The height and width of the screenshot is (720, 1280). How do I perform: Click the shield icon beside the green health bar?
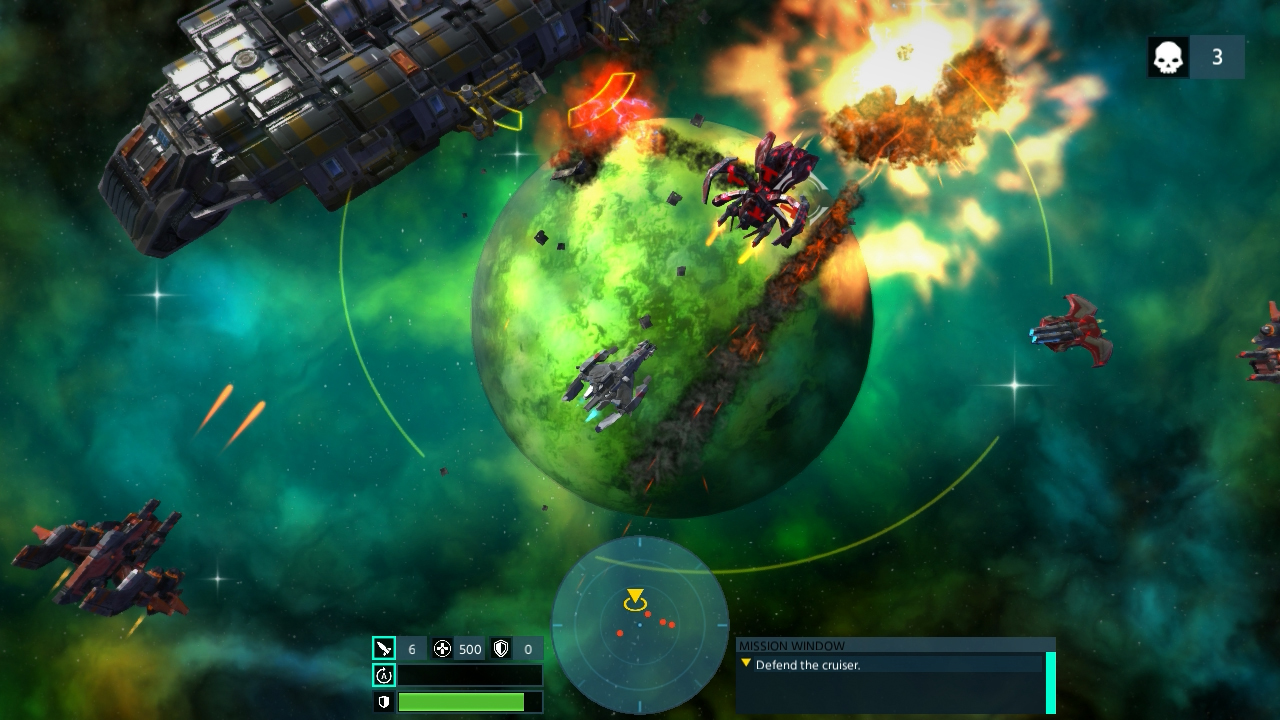(x=382, y=702)
